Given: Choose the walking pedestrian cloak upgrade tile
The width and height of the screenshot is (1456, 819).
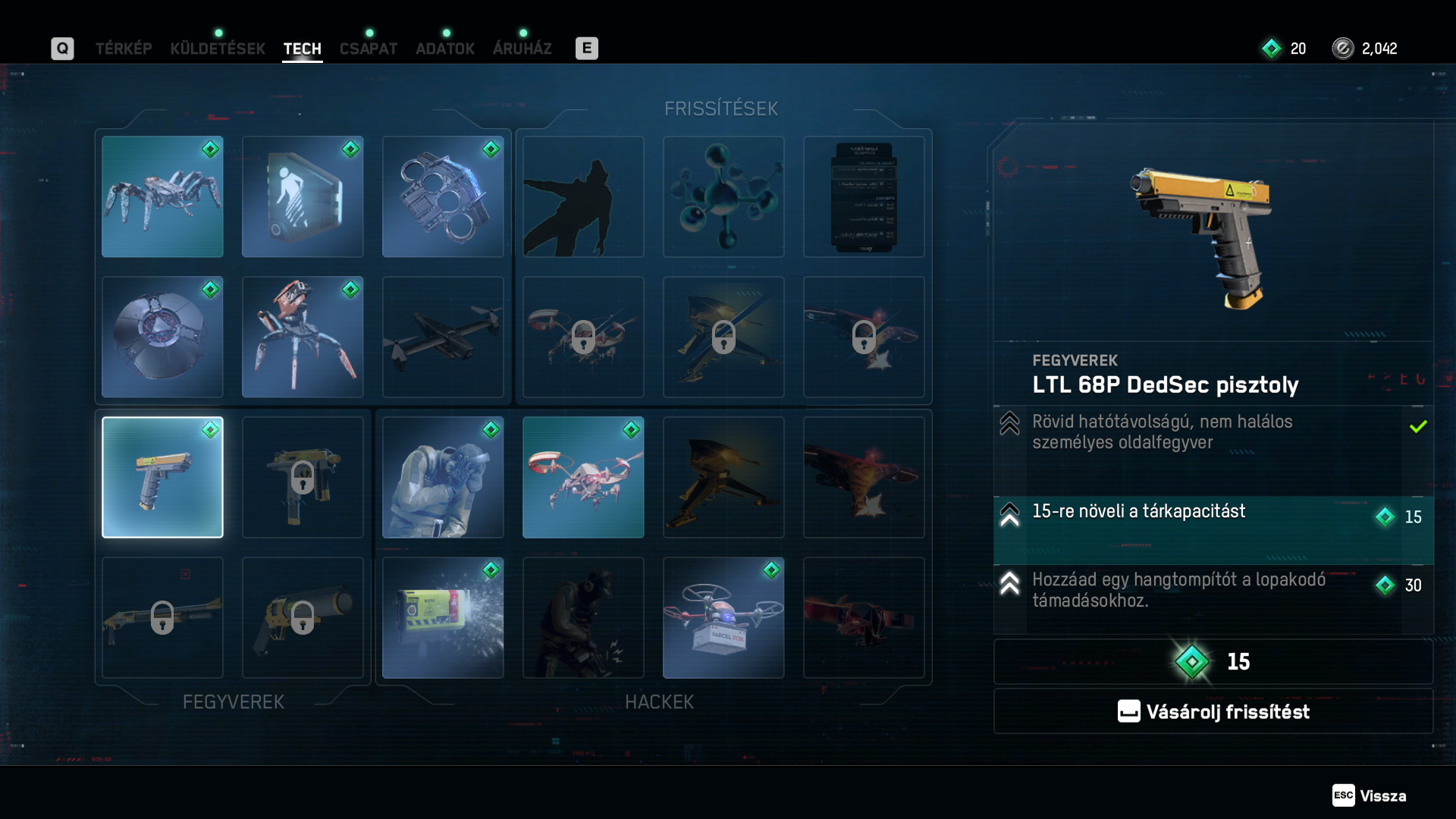Looking at the screenshot, I should 303,196.
